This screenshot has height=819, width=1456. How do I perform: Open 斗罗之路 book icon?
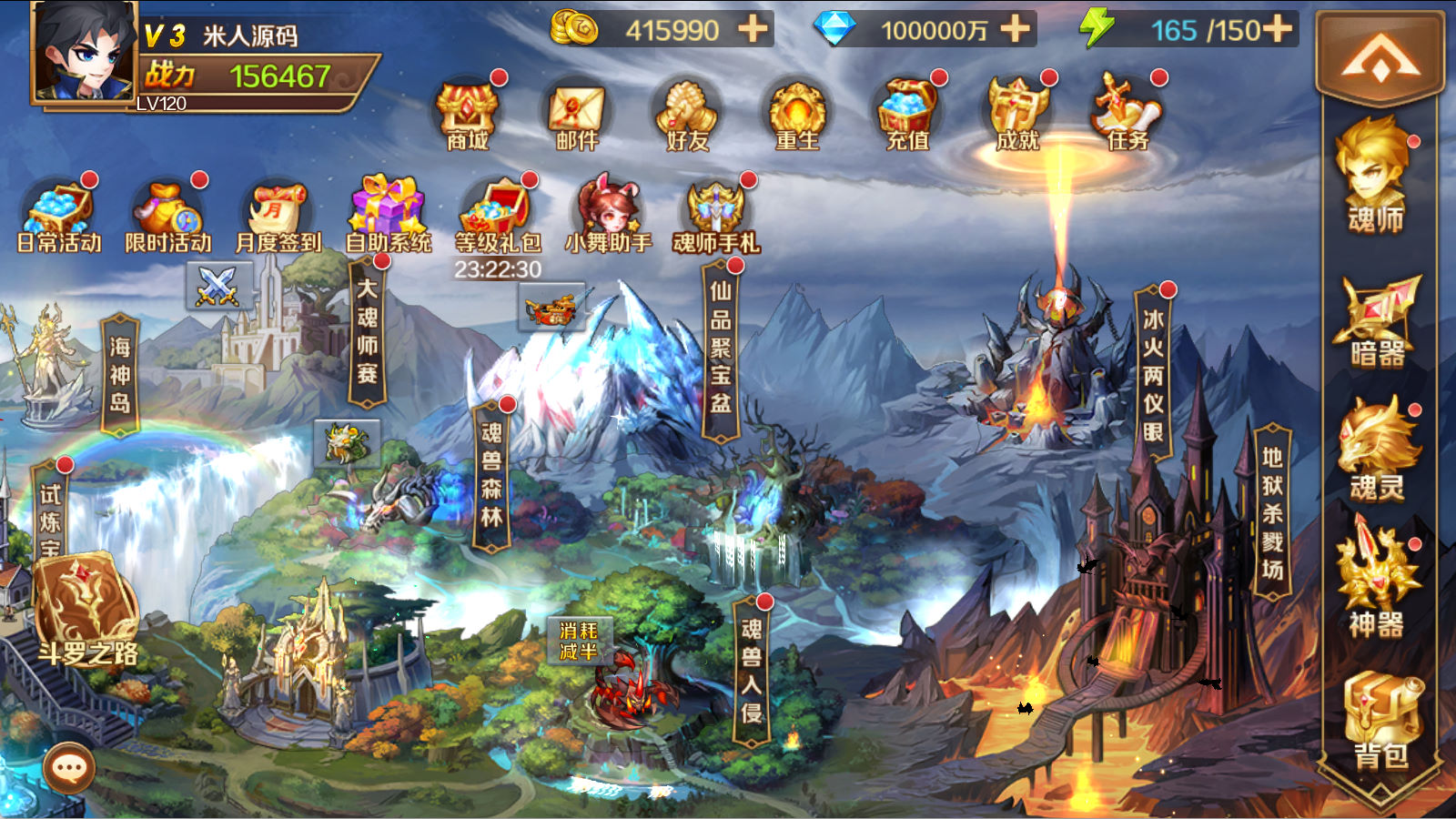[x=86, y=608]
